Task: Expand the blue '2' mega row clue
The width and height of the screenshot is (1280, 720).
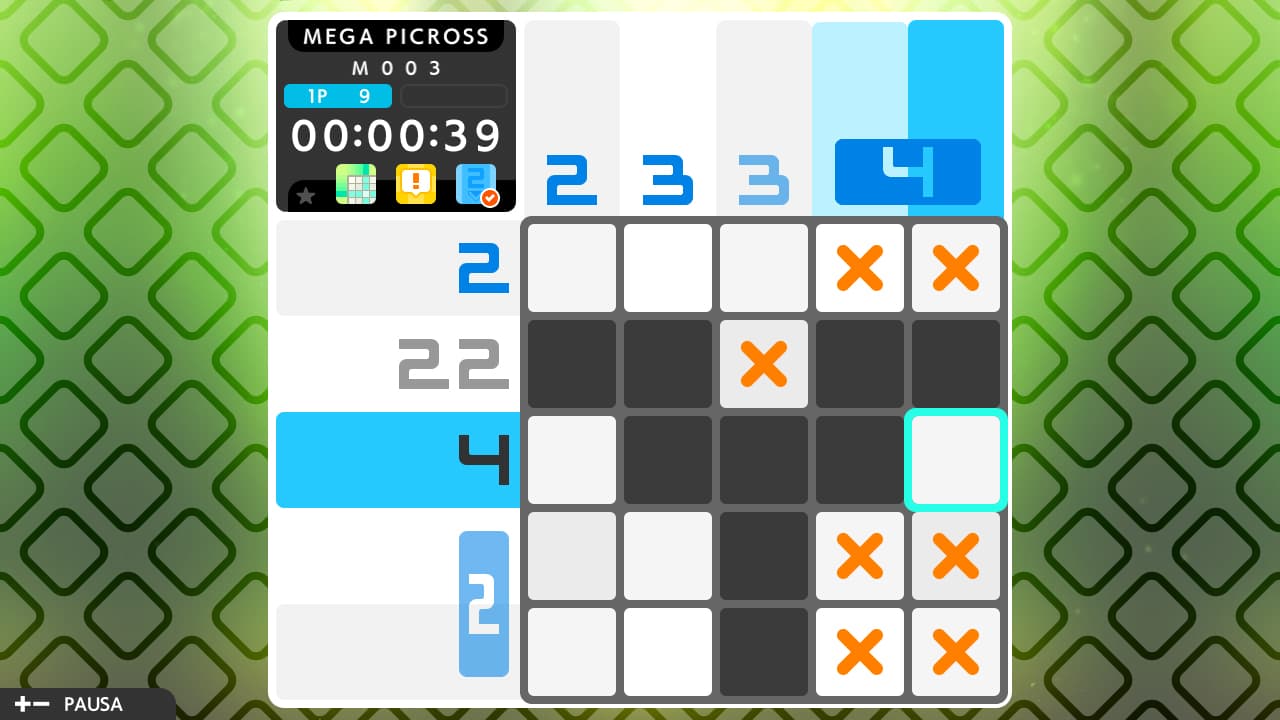Action: point(484,604)
